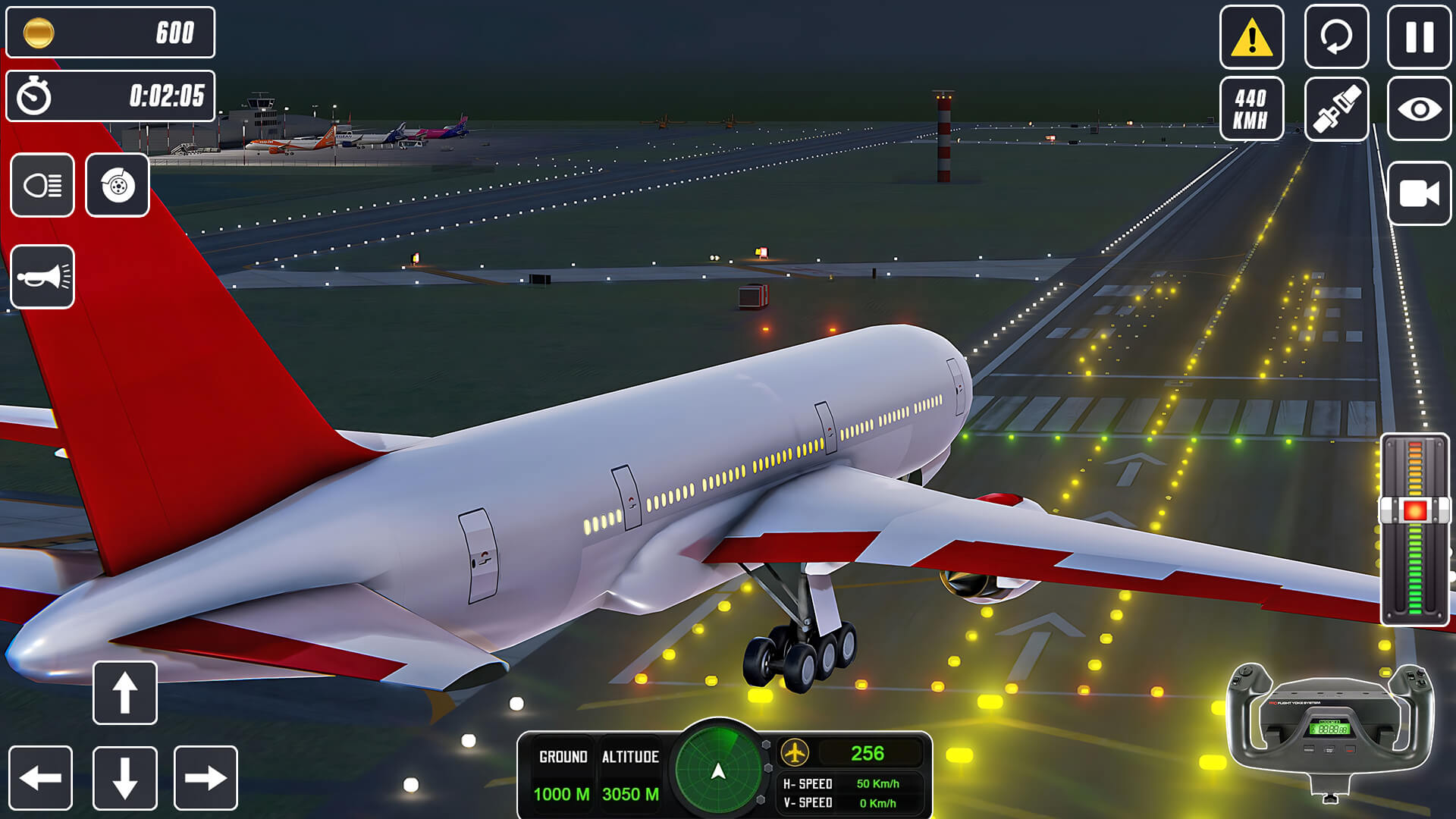
Task: Steer right with the right arrow
Action: [x=203, y=777]
